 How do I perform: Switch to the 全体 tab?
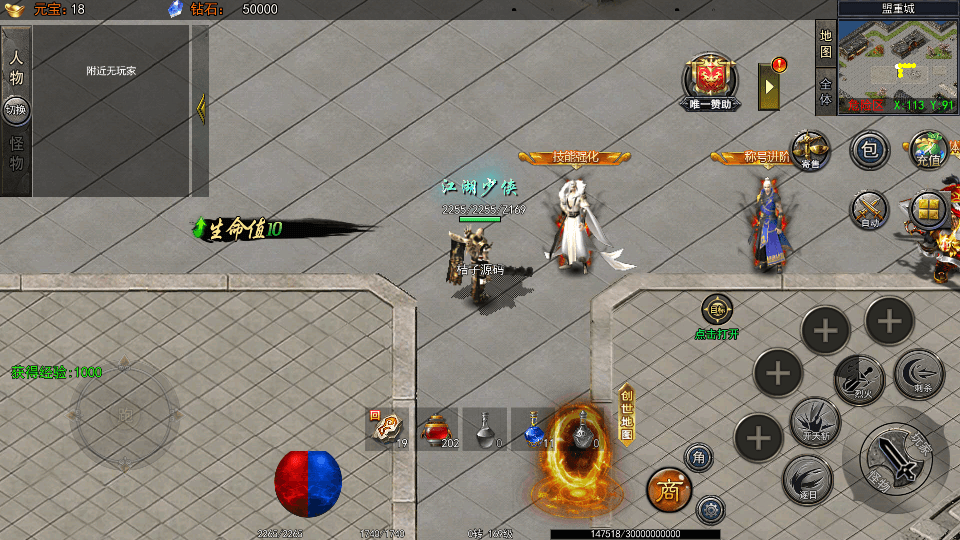coord(826,91)
